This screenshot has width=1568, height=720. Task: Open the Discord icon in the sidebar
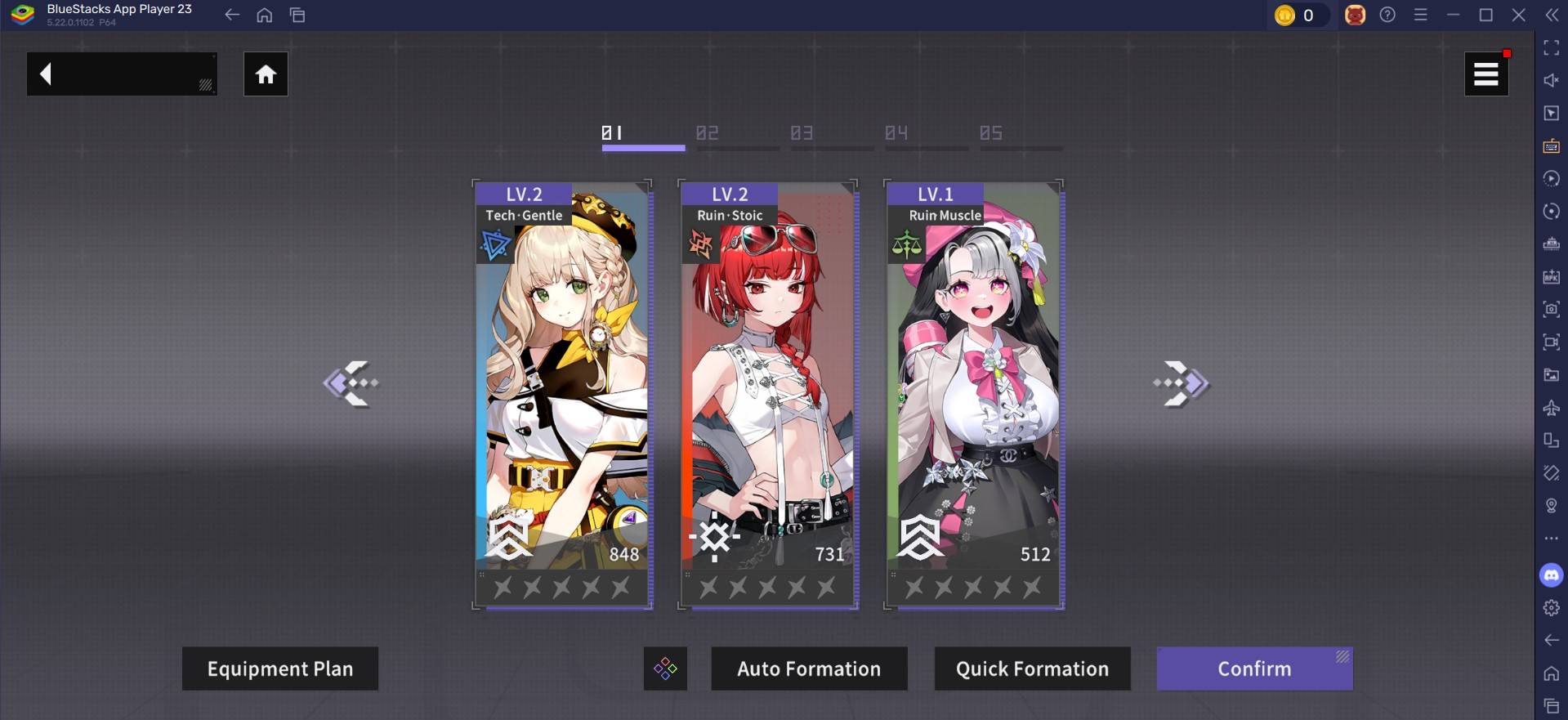pos(1551,575)
